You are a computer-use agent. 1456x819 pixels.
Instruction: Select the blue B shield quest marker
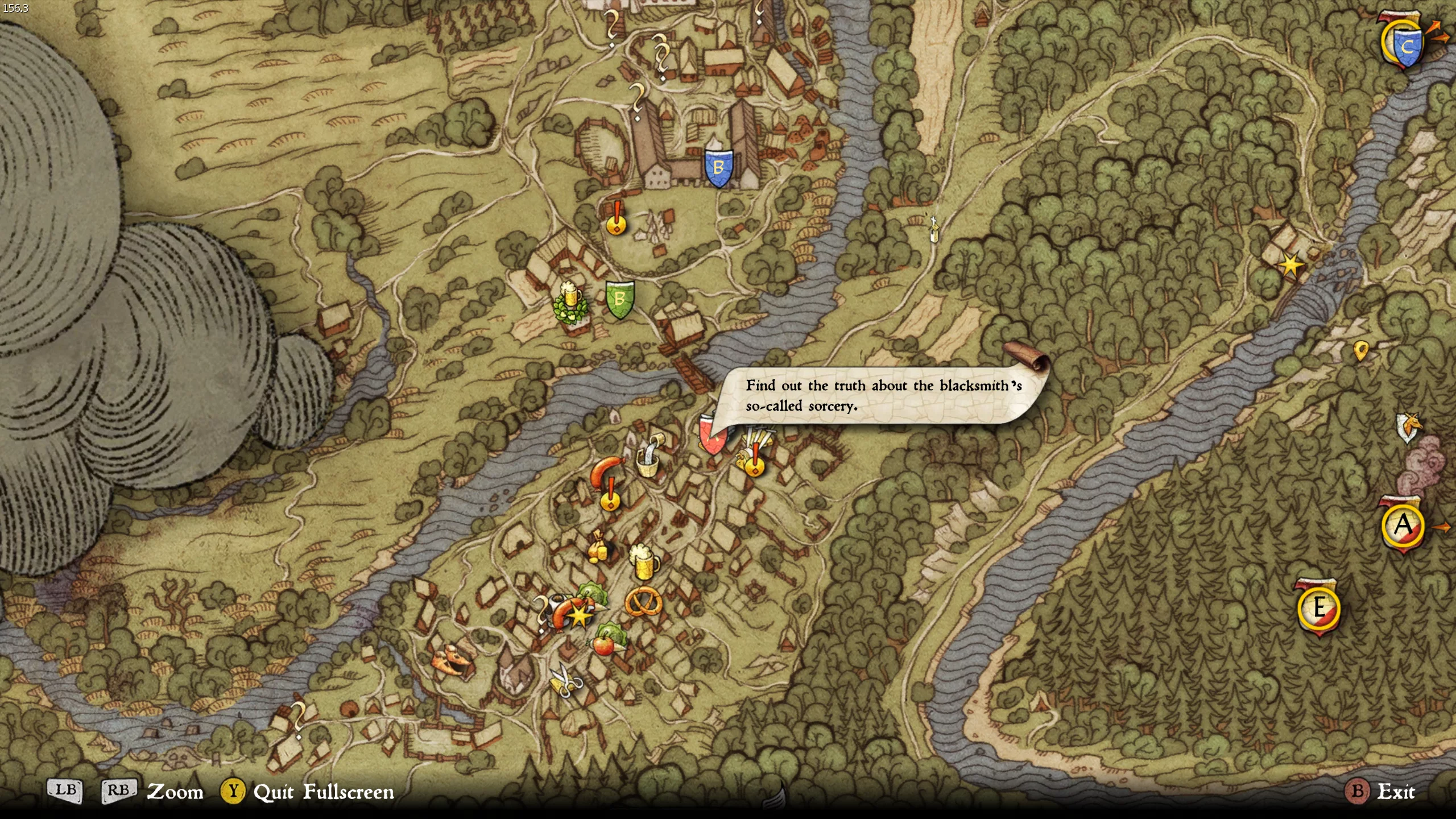point(718,168)
